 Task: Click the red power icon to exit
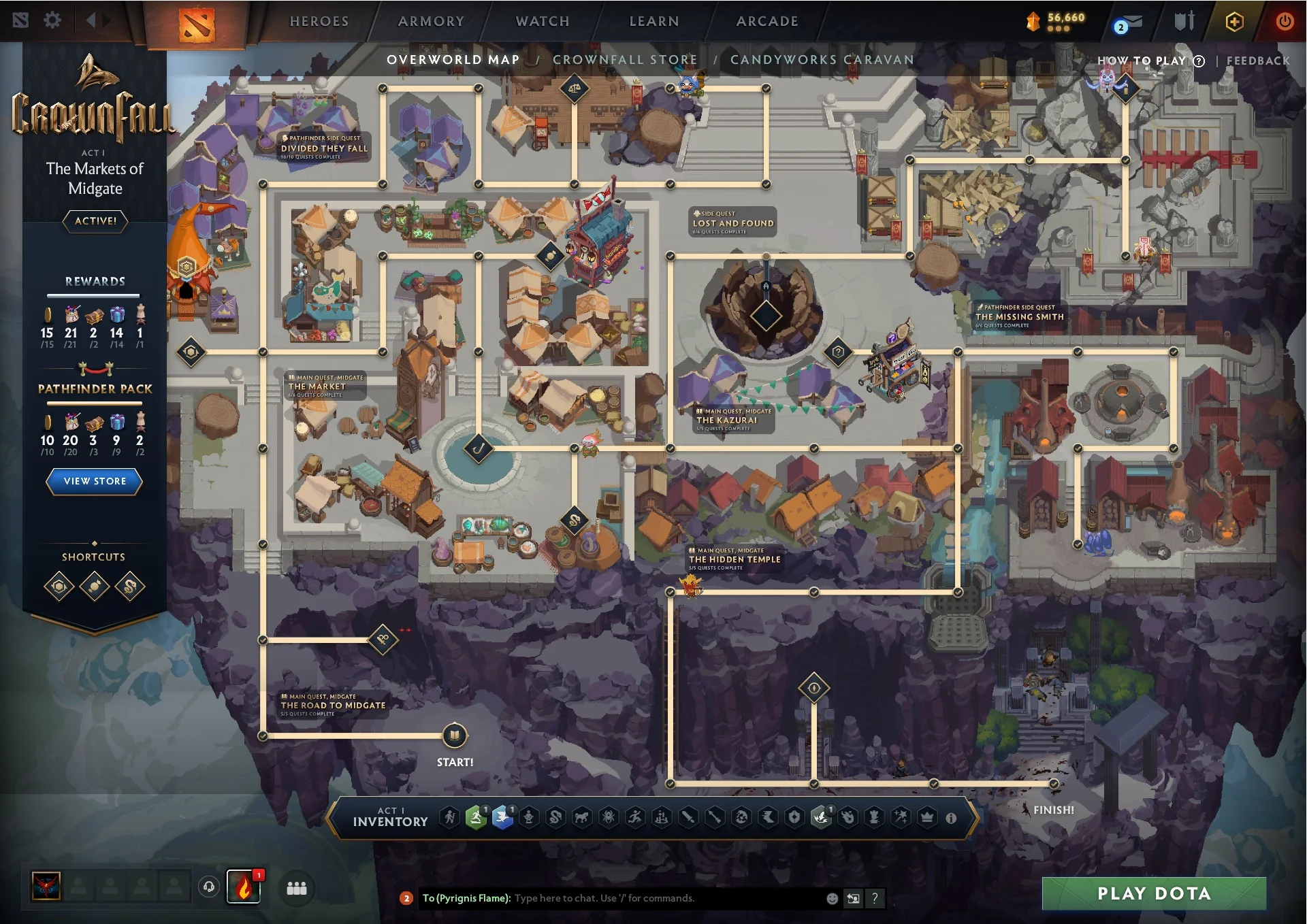1285,20
